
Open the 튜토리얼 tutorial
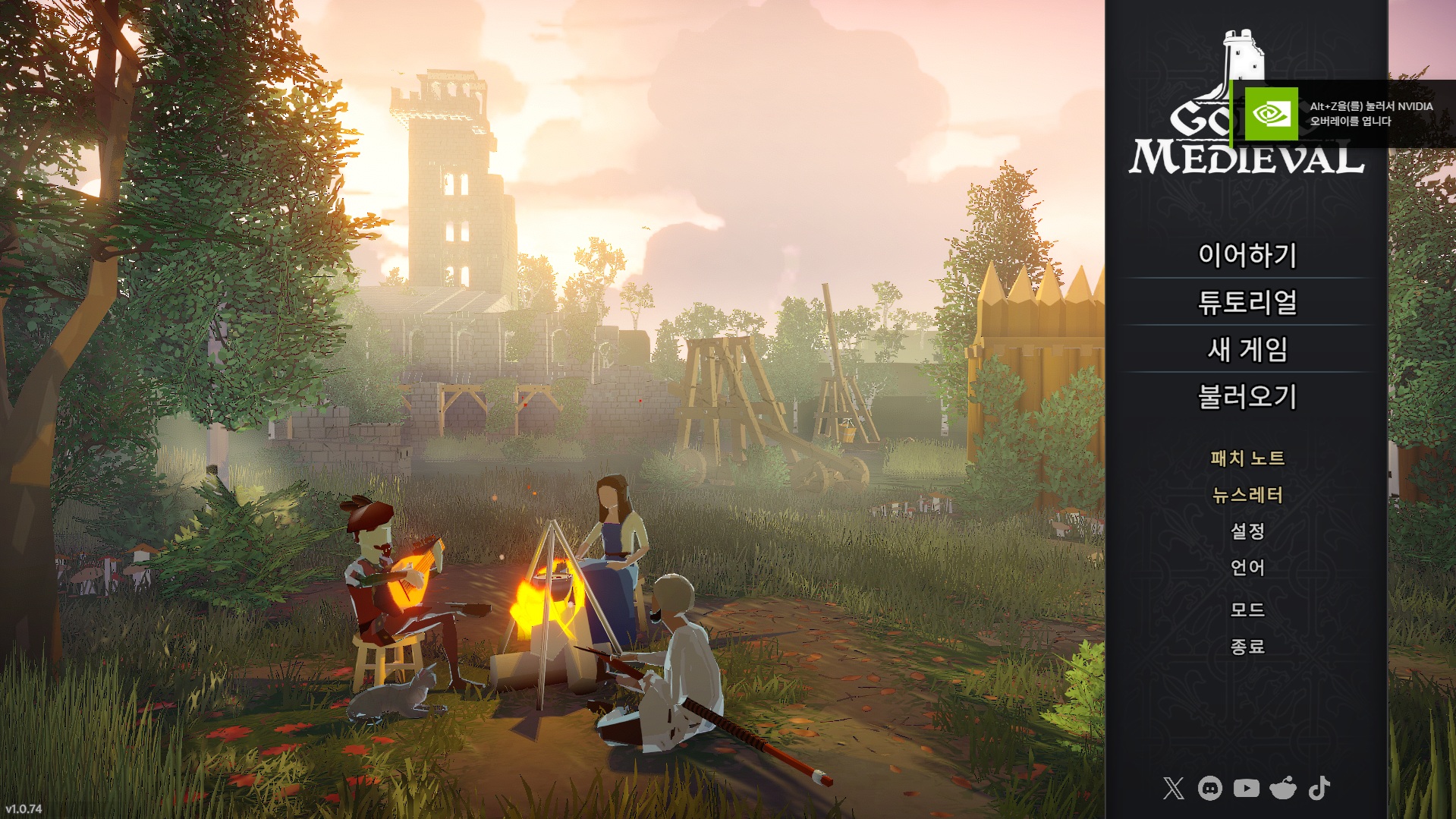point(1247,302)
